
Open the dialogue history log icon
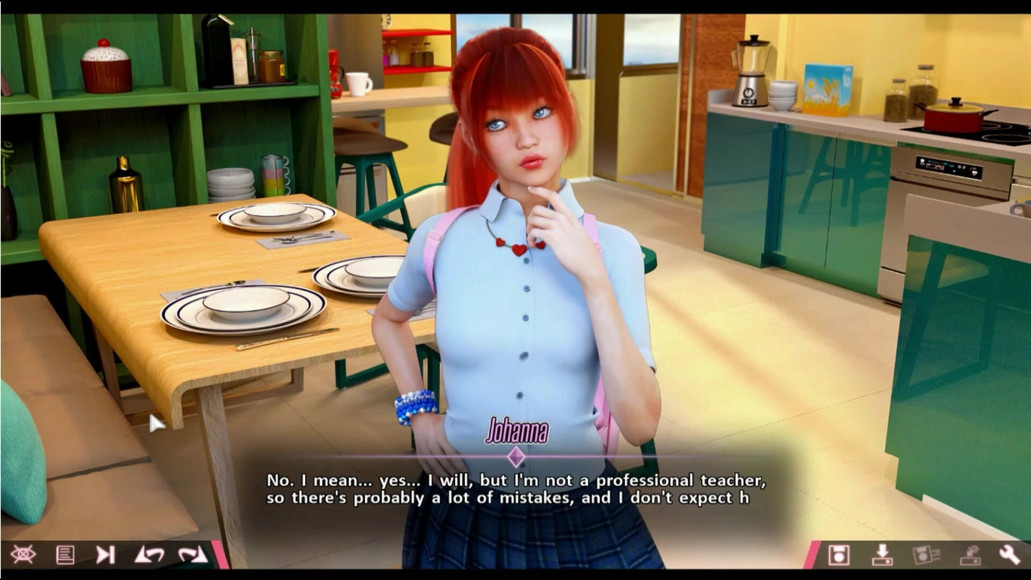click(65, 554)
